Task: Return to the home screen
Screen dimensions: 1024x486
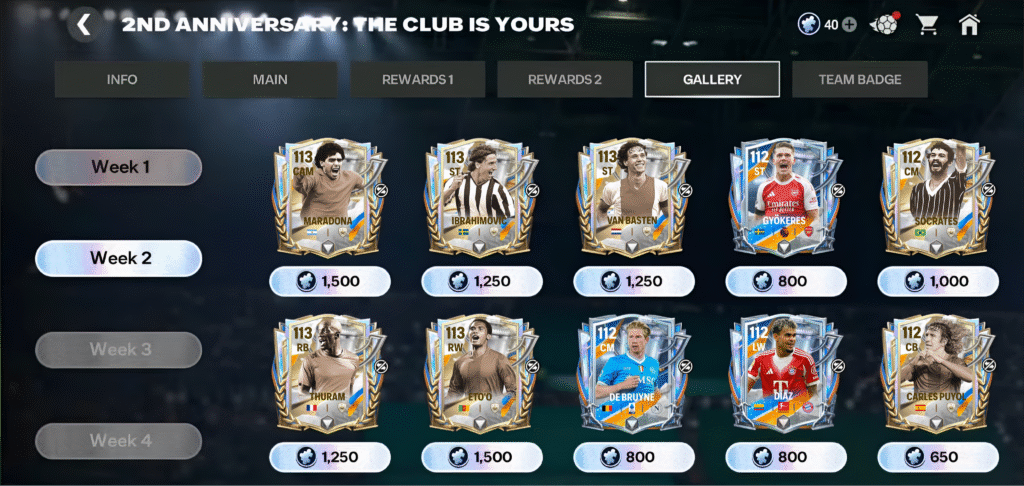Action: tap(969, 25)
